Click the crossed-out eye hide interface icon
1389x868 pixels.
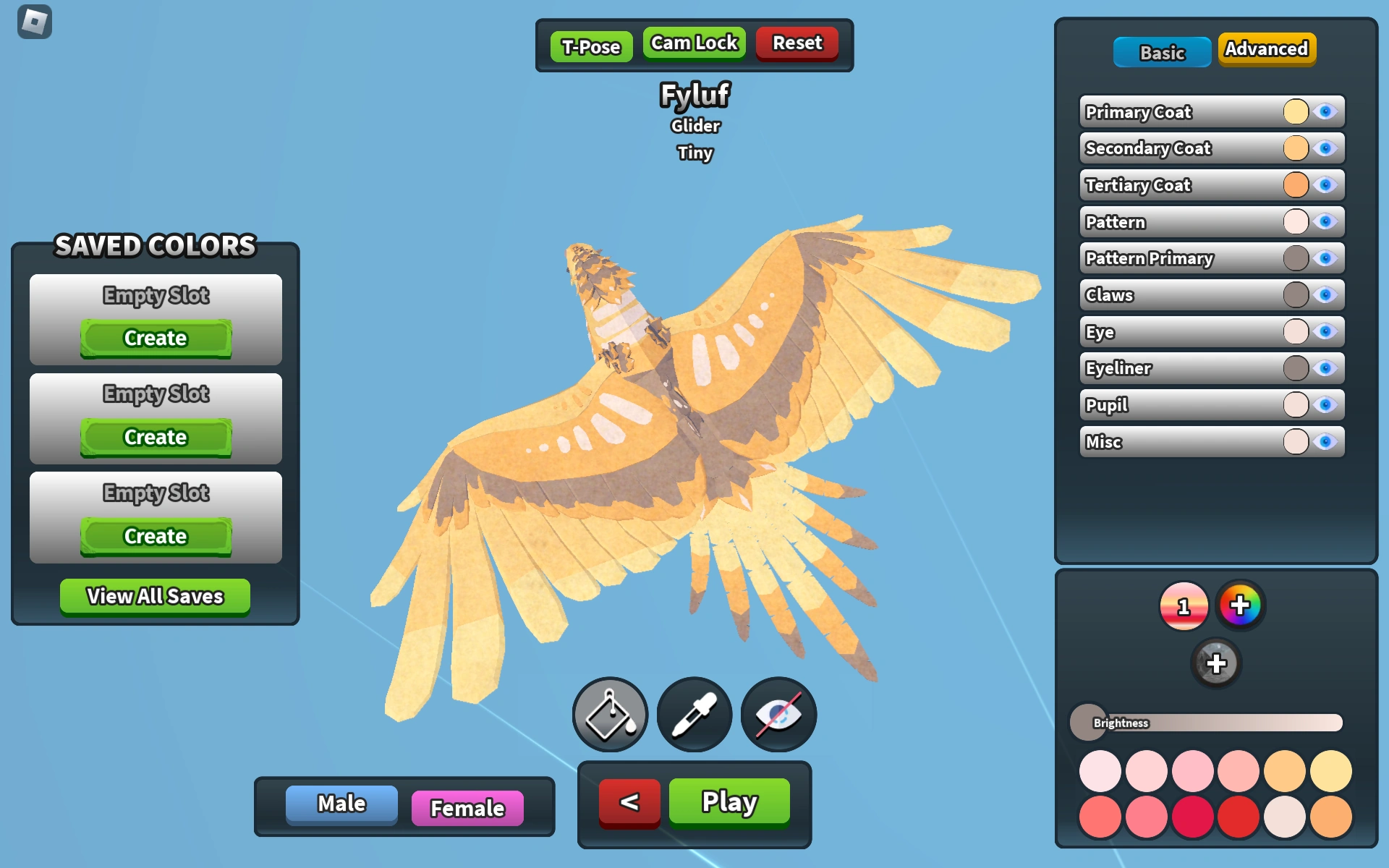click(x=777, y=714)
